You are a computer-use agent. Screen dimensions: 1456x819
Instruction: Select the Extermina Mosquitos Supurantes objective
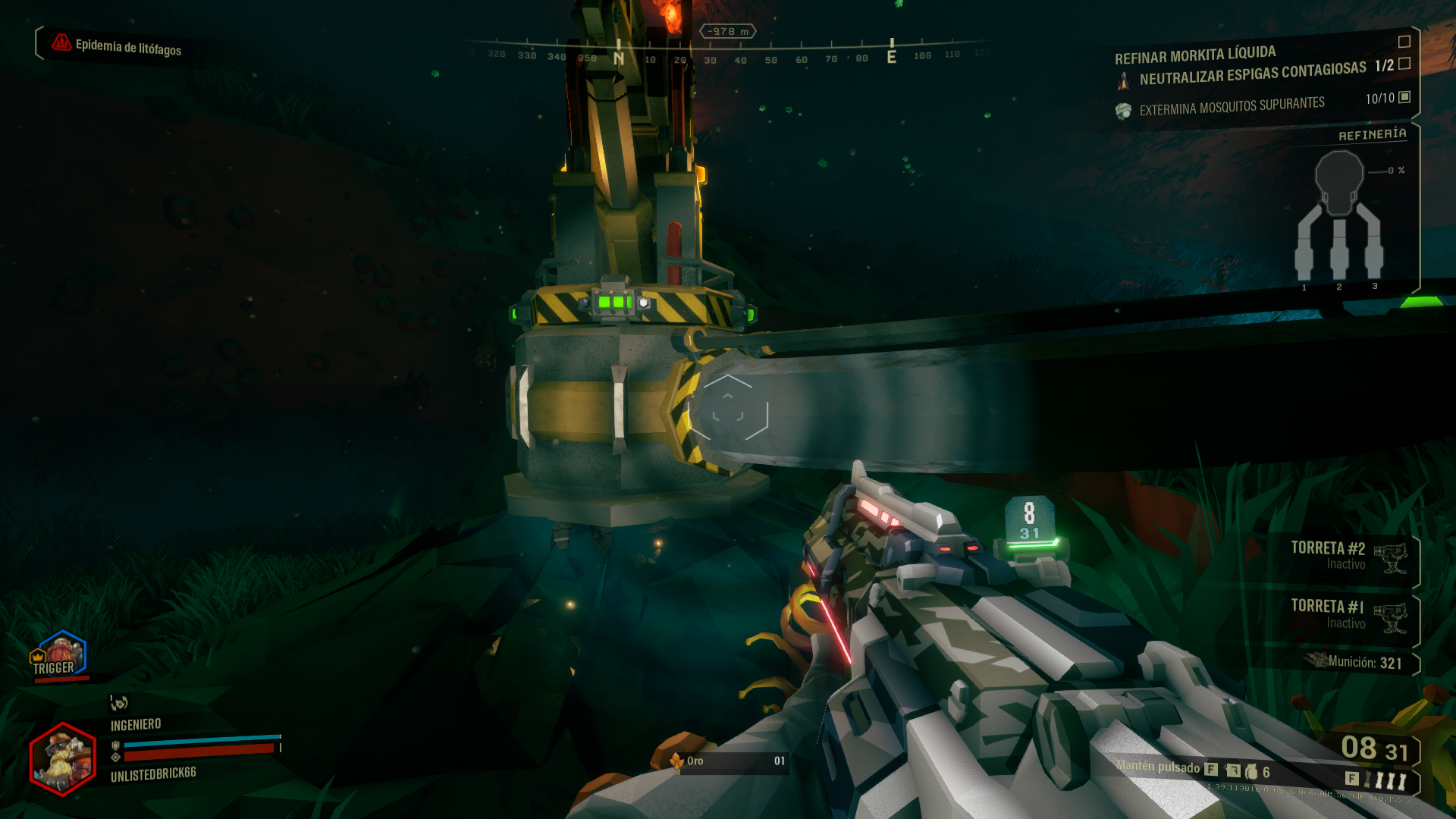[1232, 106]
